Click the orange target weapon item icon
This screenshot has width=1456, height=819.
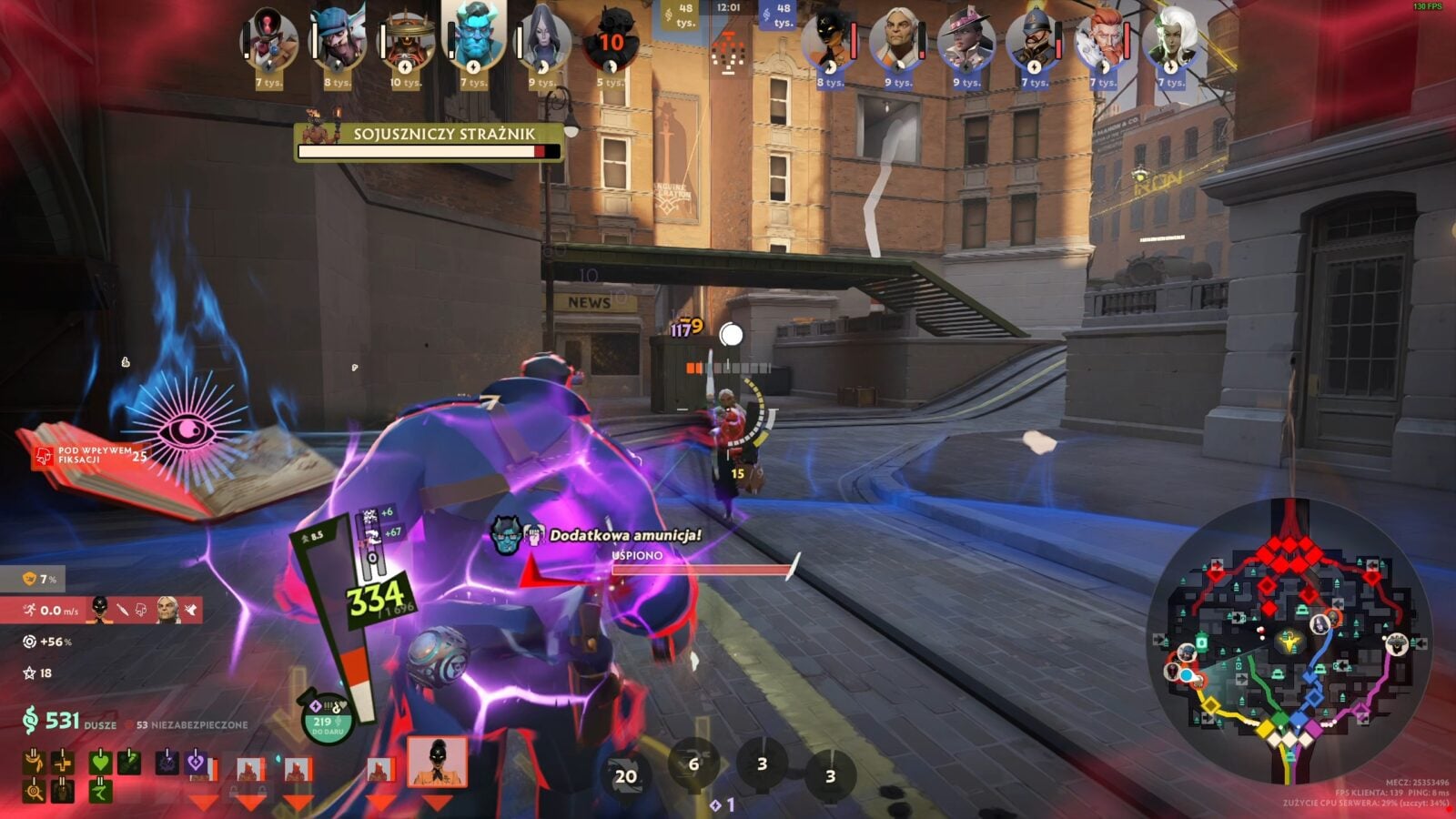tap(35, 792)
